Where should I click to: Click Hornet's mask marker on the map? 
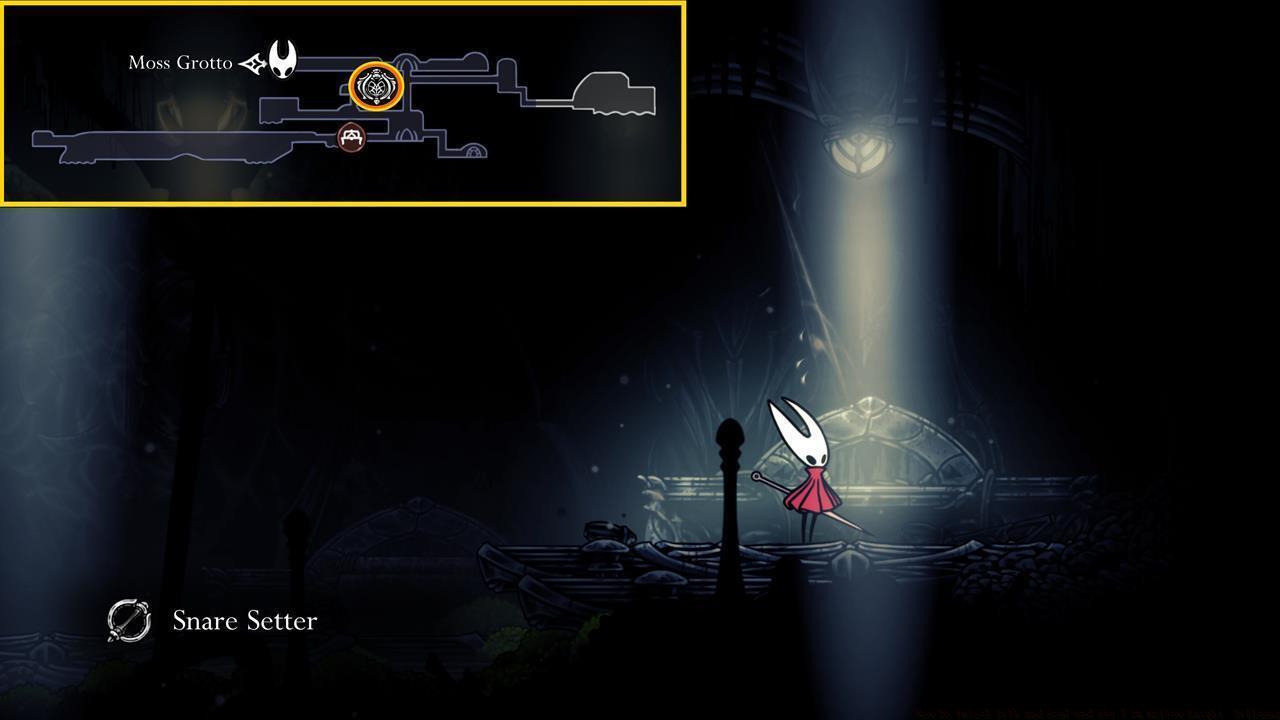(x=283, y=61)
